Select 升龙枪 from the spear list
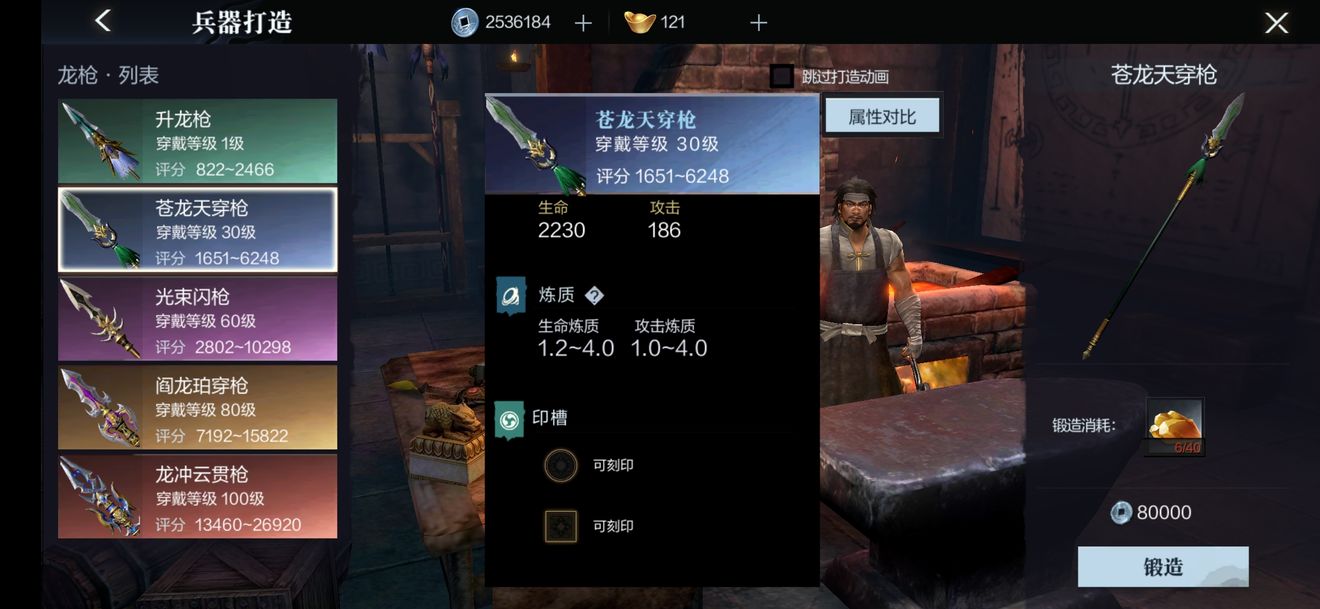Screen dimensions: 1320x609 pos(197,141)
